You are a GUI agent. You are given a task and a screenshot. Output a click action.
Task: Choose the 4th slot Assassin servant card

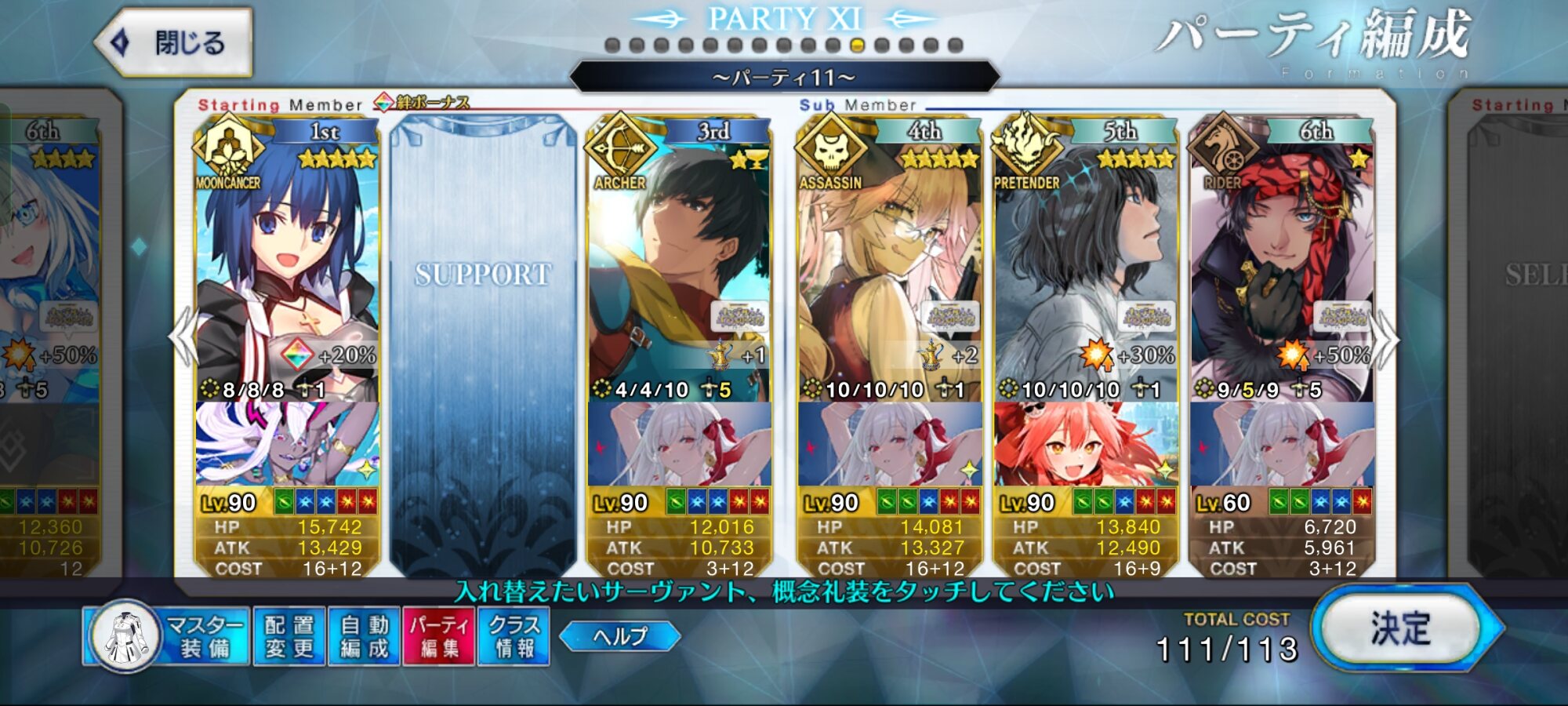(x=889, y=267)
